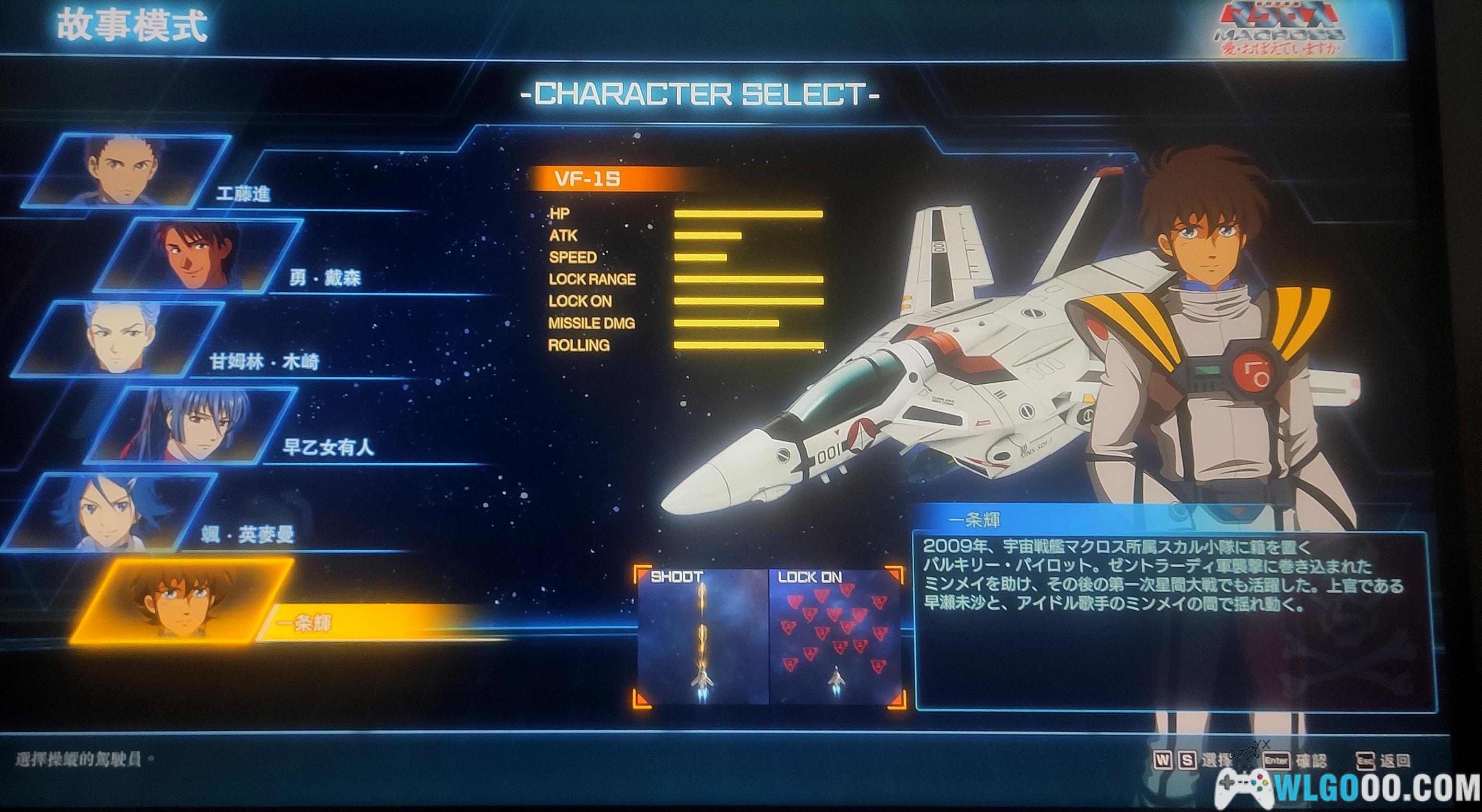
Task: Open the LOCK ON preview thumbnail
Action: pyautogui.click(x=835, y=637)
